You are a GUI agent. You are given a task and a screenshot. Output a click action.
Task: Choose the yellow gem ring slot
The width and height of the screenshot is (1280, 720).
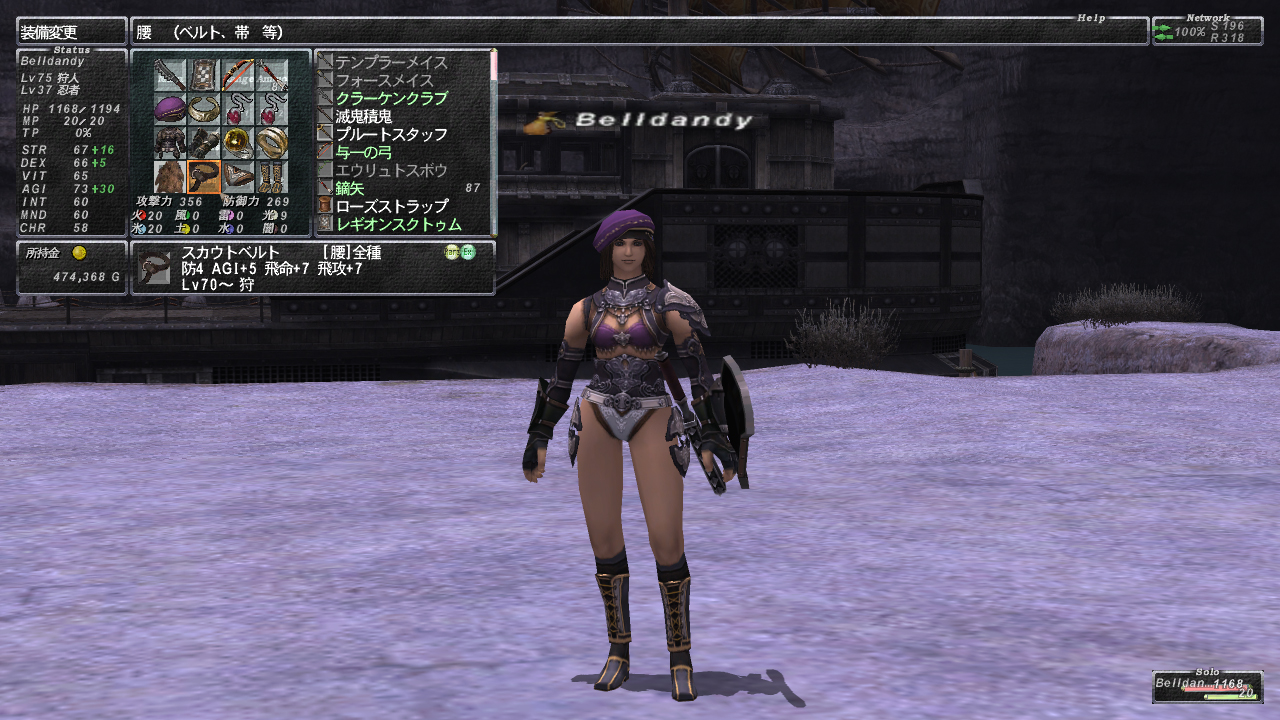point(238,143)
